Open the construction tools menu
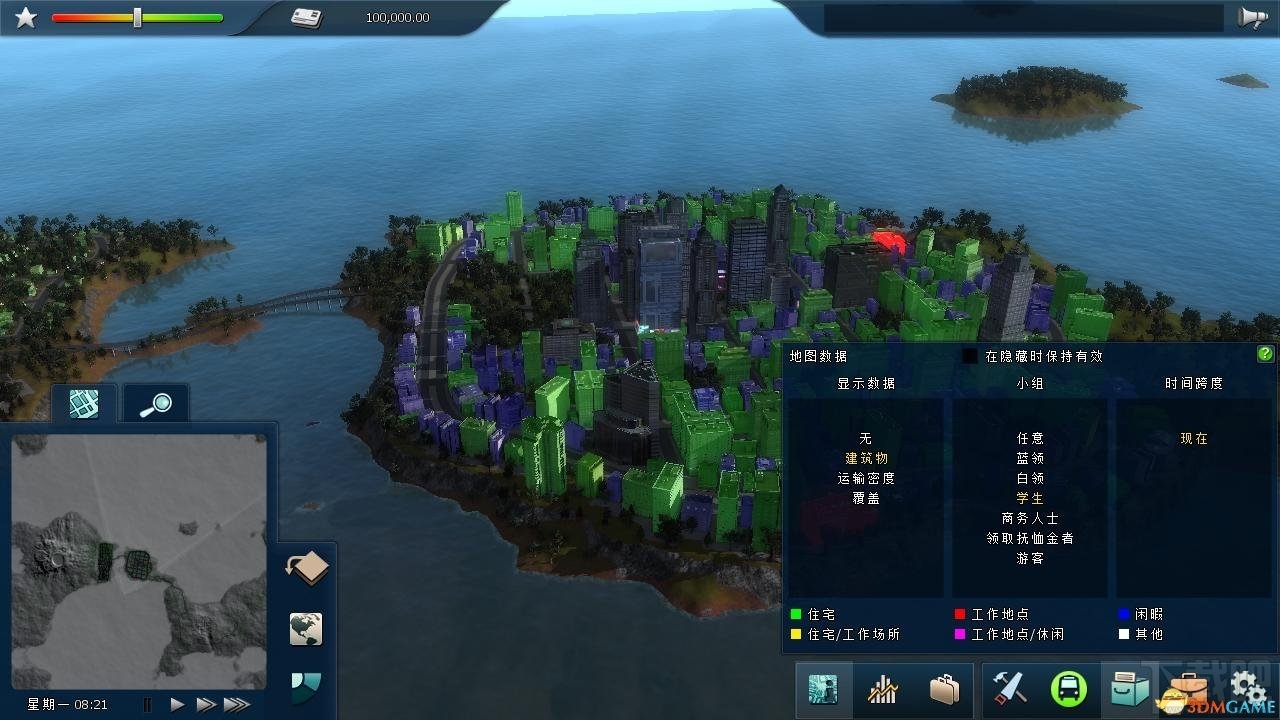 tap(1008, 690)
